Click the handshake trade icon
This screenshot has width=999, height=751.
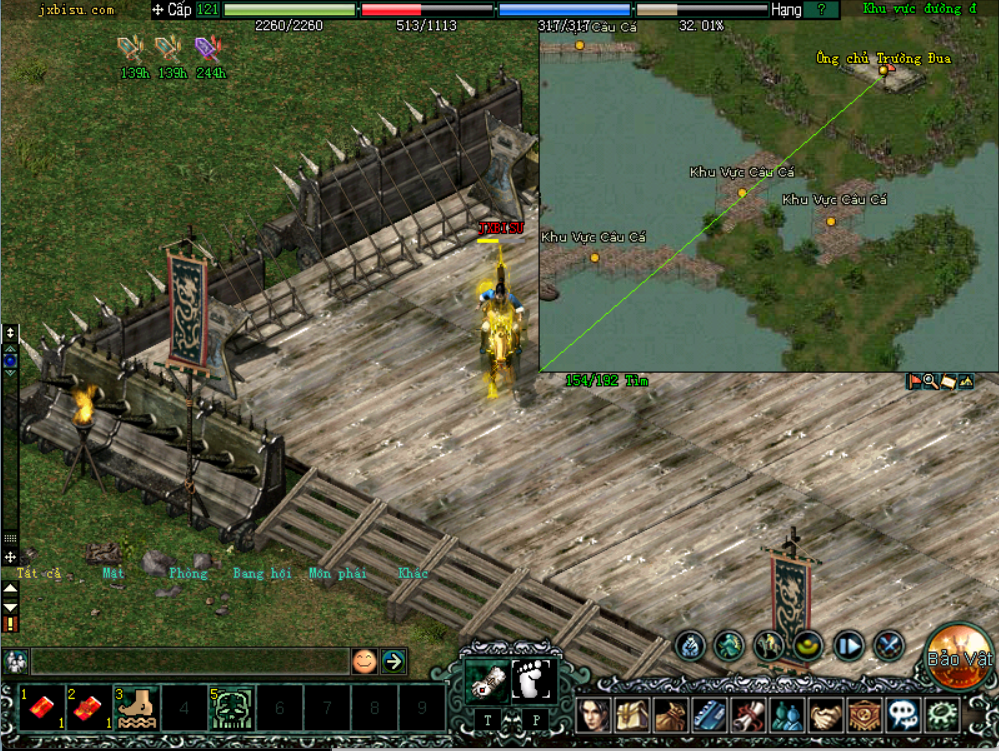coord(826,716)
